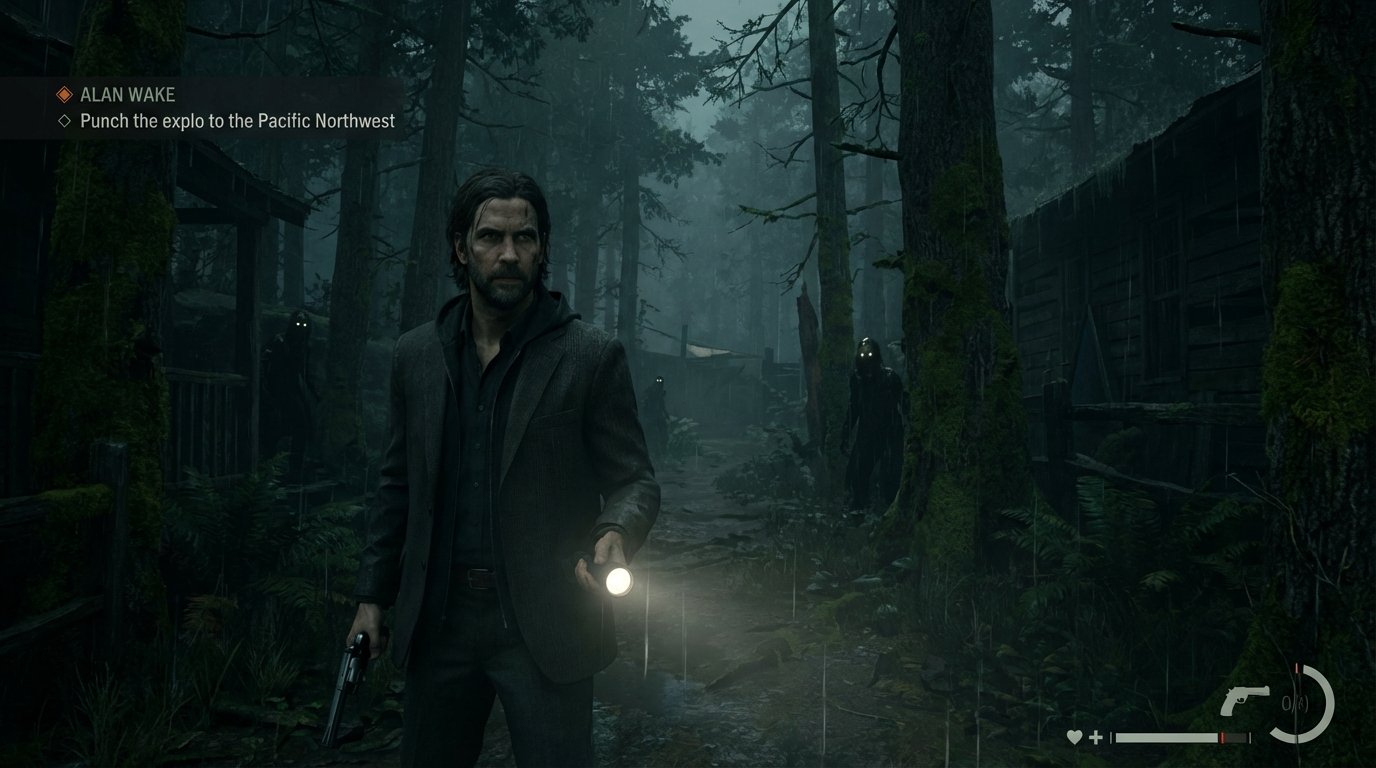Click the hollow diamond marking the objective
The image size is (1376, 768).
tap(66, 121)
